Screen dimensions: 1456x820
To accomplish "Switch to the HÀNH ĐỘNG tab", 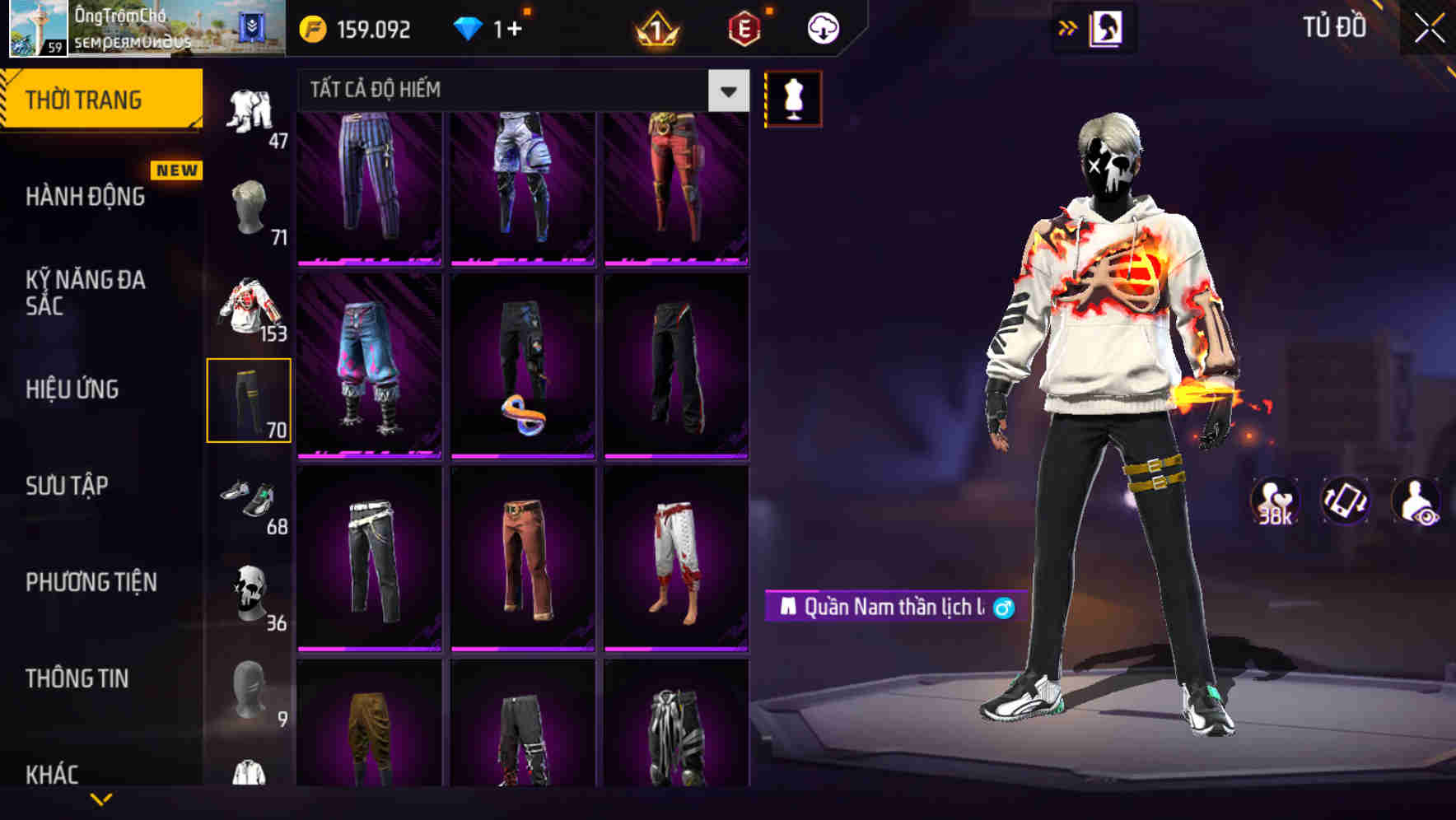I will coord(85,197).
